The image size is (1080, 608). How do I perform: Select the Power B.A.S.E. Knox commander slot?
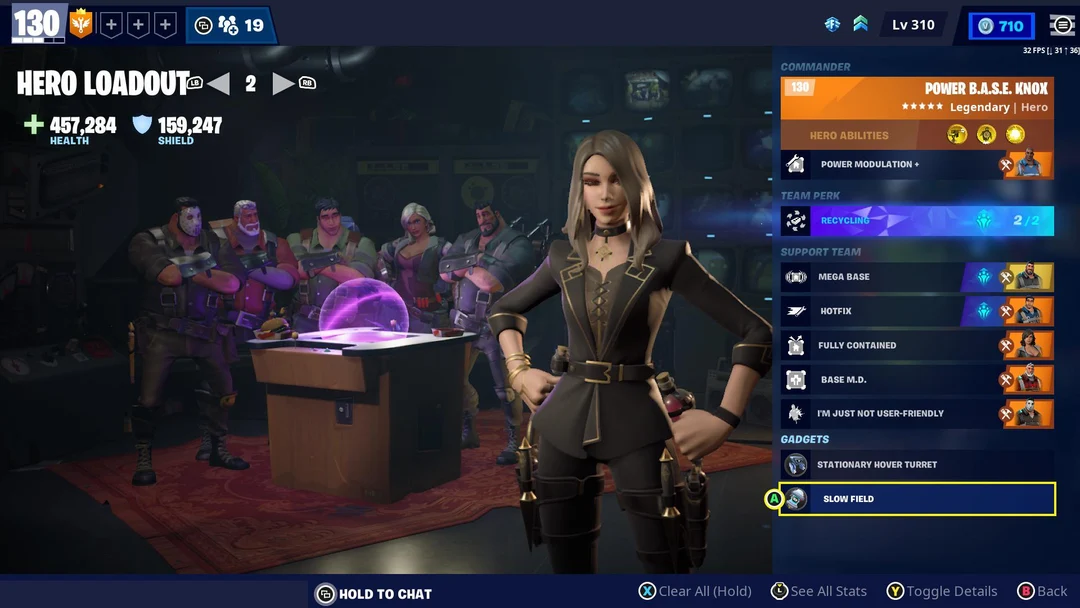[917, 98]
